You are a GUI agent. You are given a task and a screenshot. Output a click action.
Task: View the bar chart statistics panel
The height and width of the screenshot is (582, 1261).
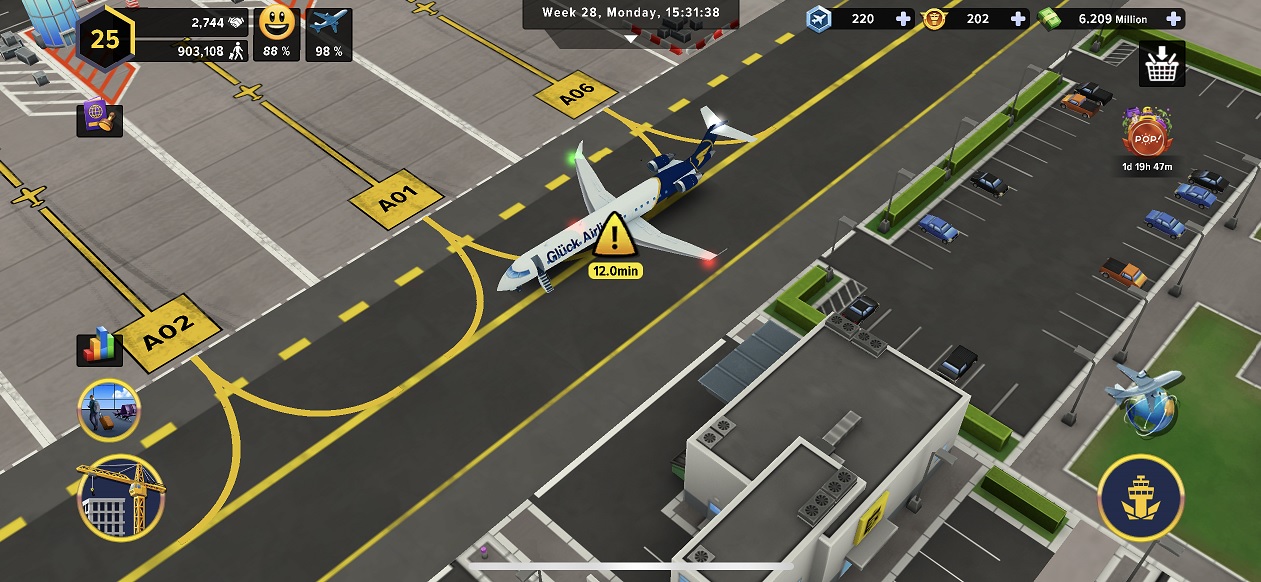click(x=99, y=348)
